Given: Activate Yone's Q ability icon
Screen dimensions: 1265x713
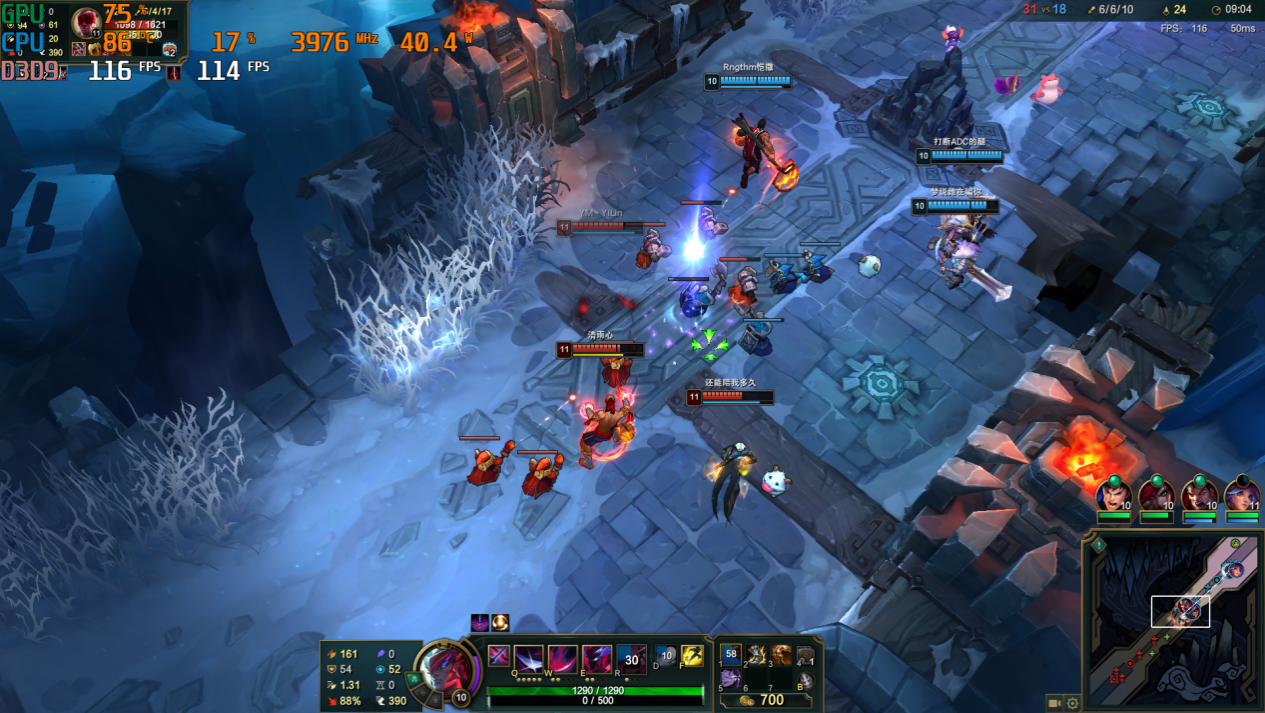Looking at the screenshot, I should [528, 658].
